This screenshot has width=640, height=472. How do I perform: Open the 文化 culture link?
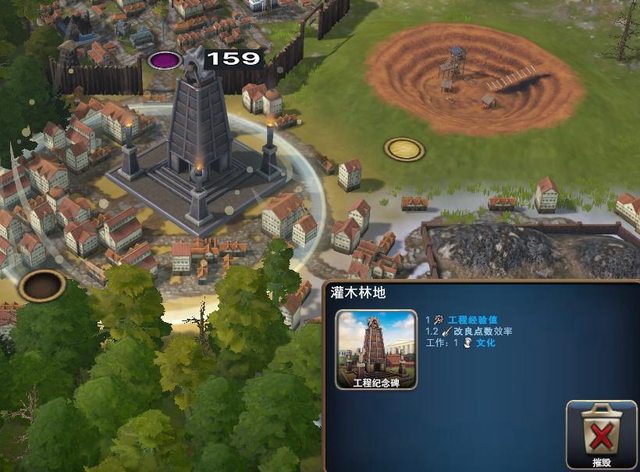[x=485, y=342]
